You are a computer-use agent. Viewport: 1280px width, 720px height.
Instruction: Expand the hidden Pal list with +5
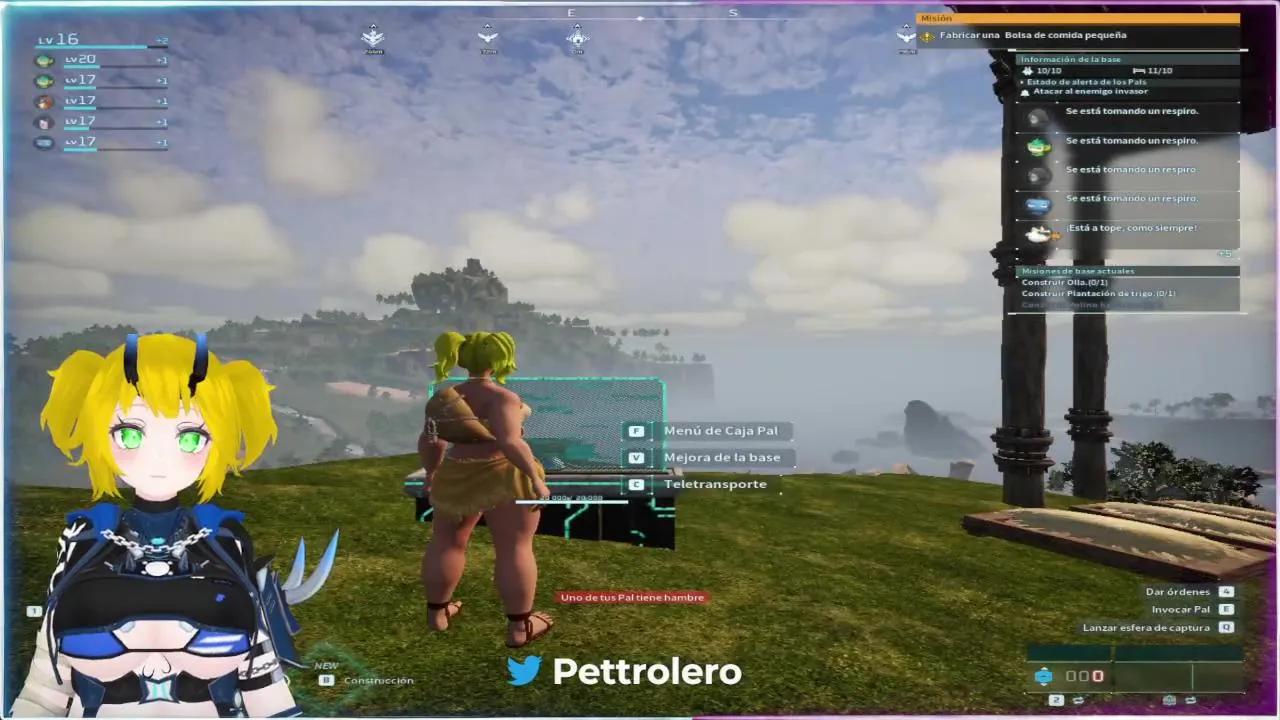point(1224,253)
